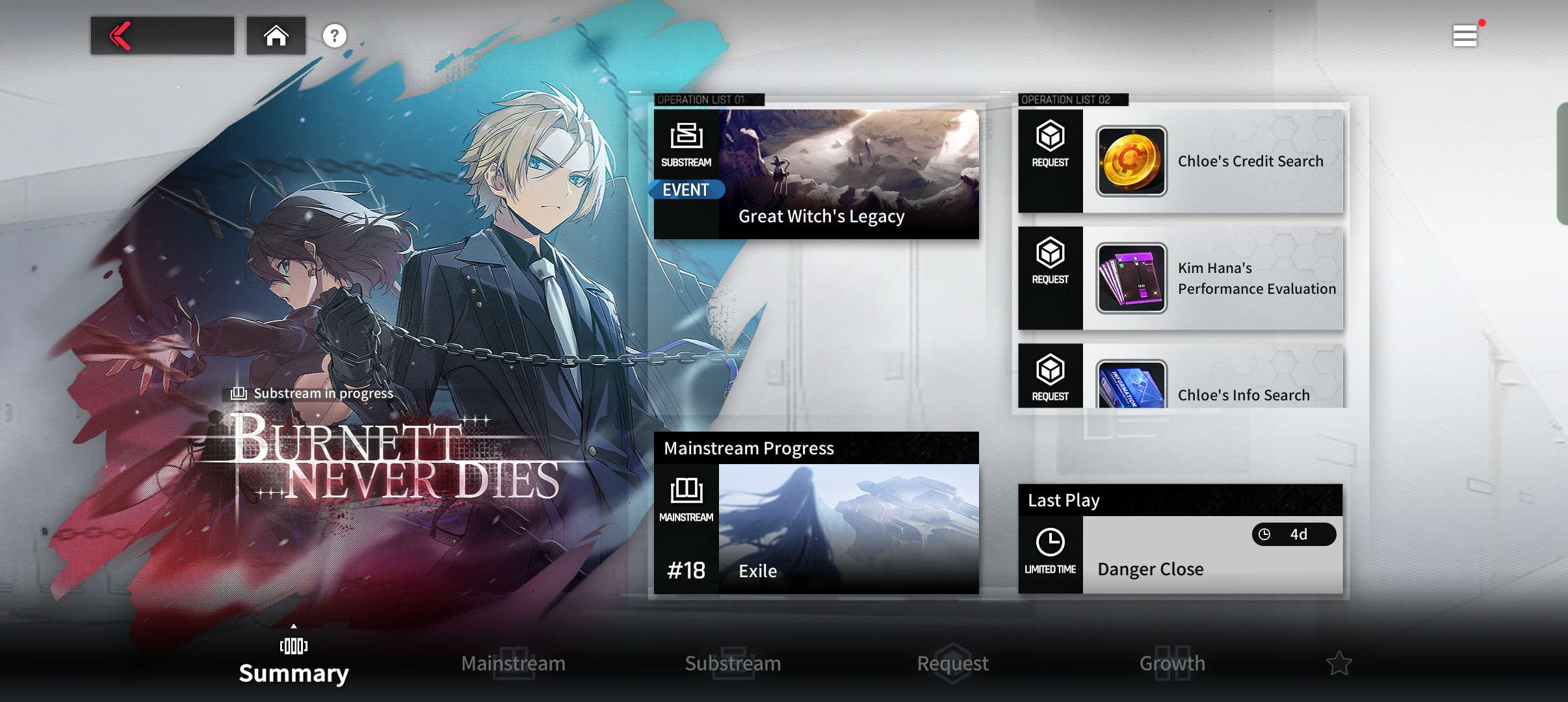Return to the home screen
This screenshot has width=1568, height=702.
(x=276, y=36)
